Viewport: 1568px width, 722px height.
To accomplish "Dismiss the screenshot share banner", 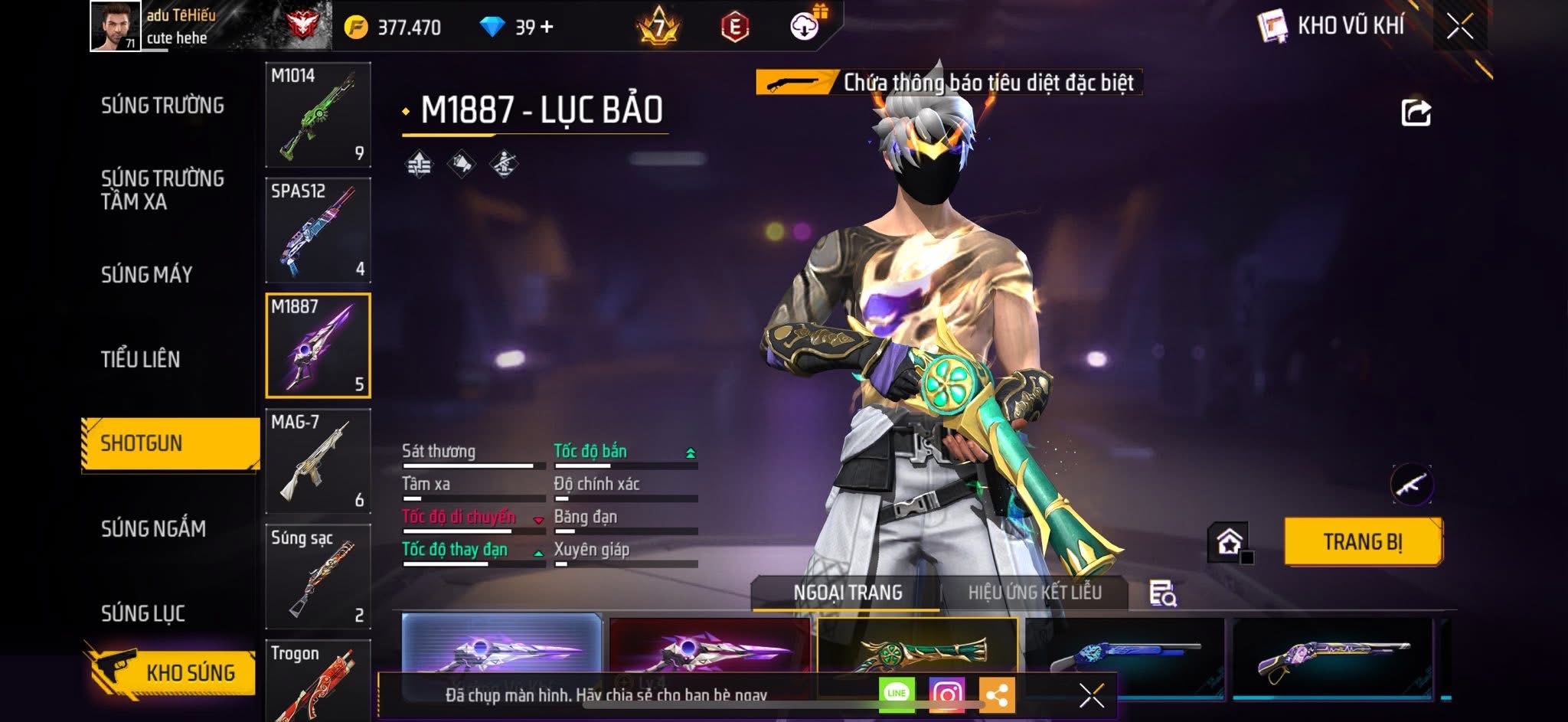I will pos(1091,695).
